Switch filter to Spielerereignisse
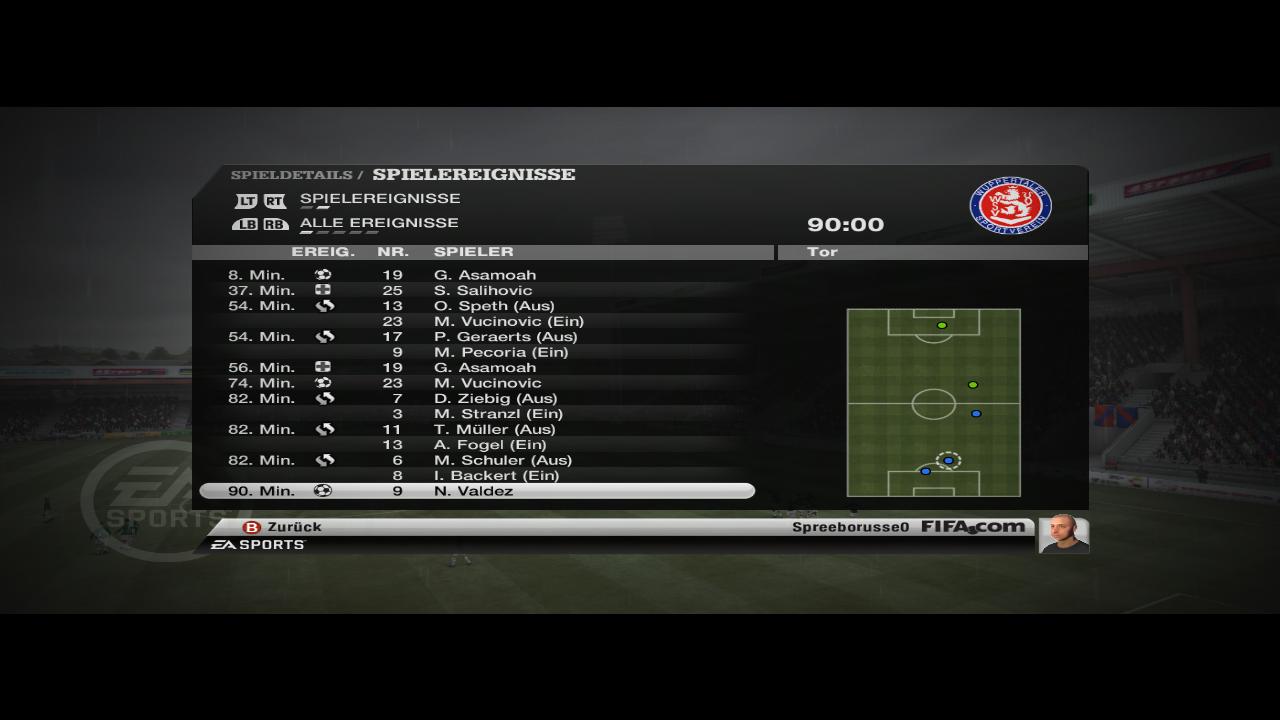 click(x=379, y=199)
